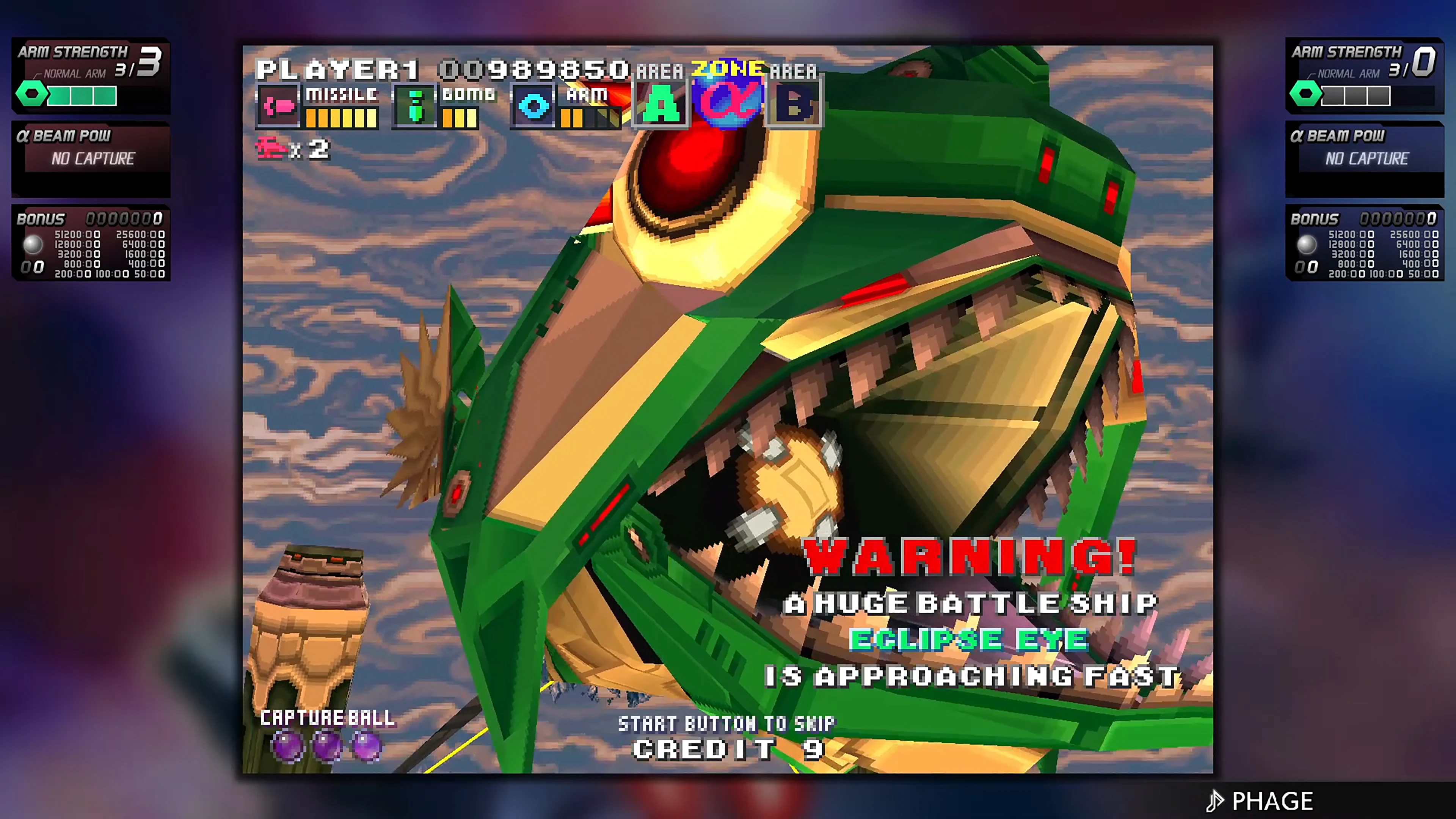Select the AREA B tab
The image size is (1456, 819).
(x=795, y=104)
